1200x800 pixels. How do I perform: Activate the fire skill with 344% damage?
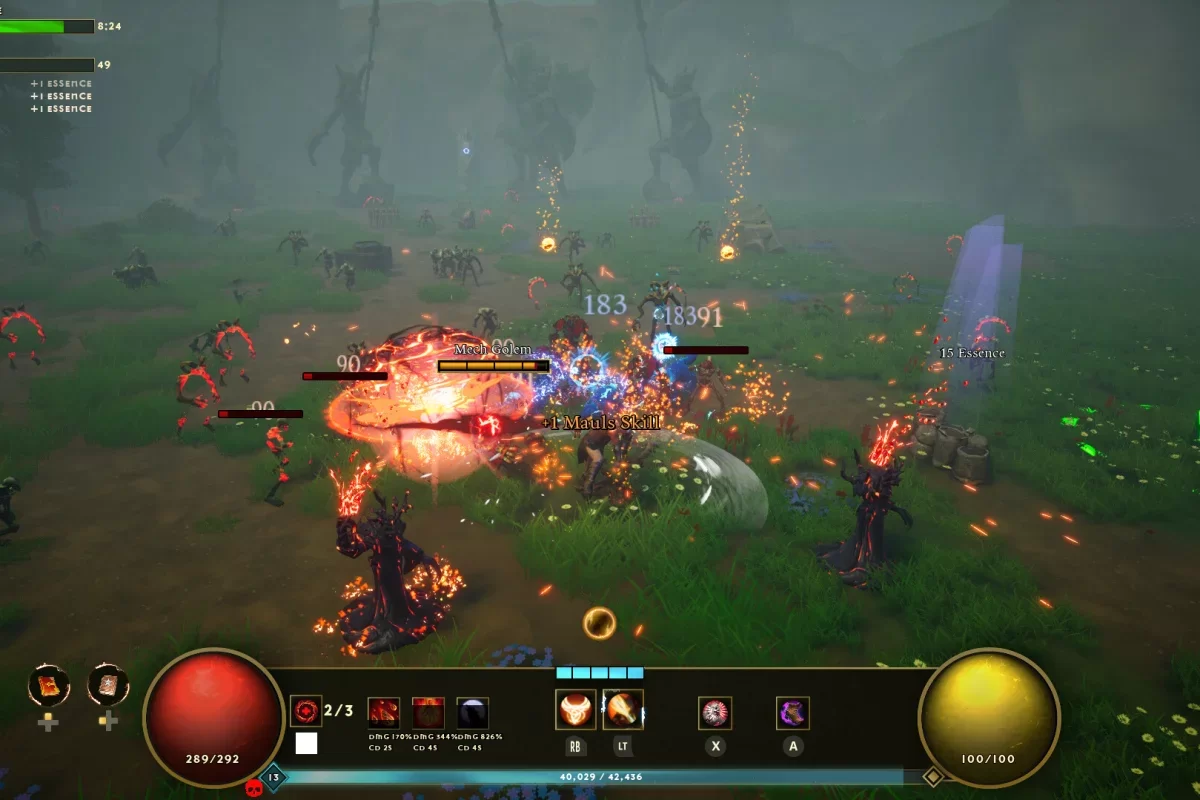[428, 713]
